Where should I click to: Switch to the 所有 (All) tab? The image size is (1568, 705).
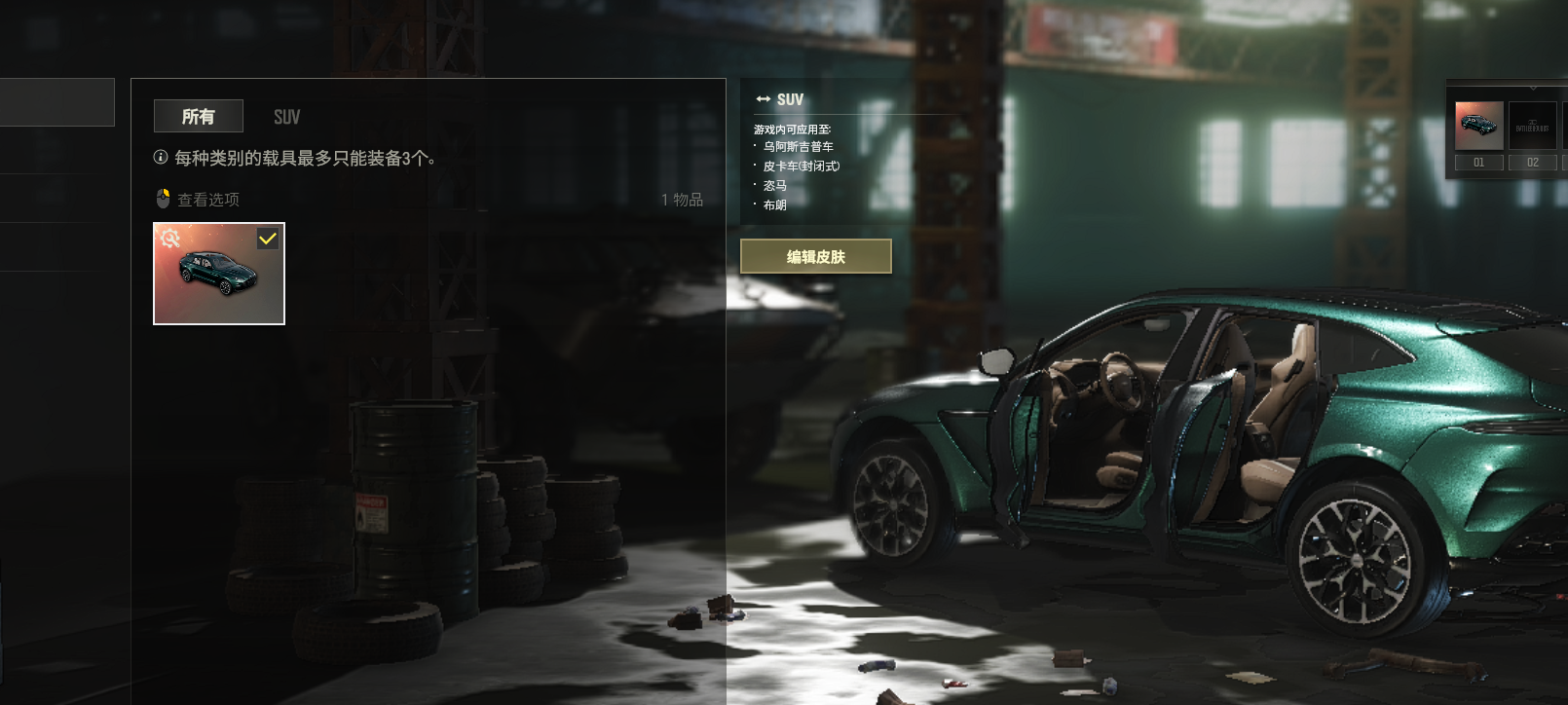(x=199, y=117)
